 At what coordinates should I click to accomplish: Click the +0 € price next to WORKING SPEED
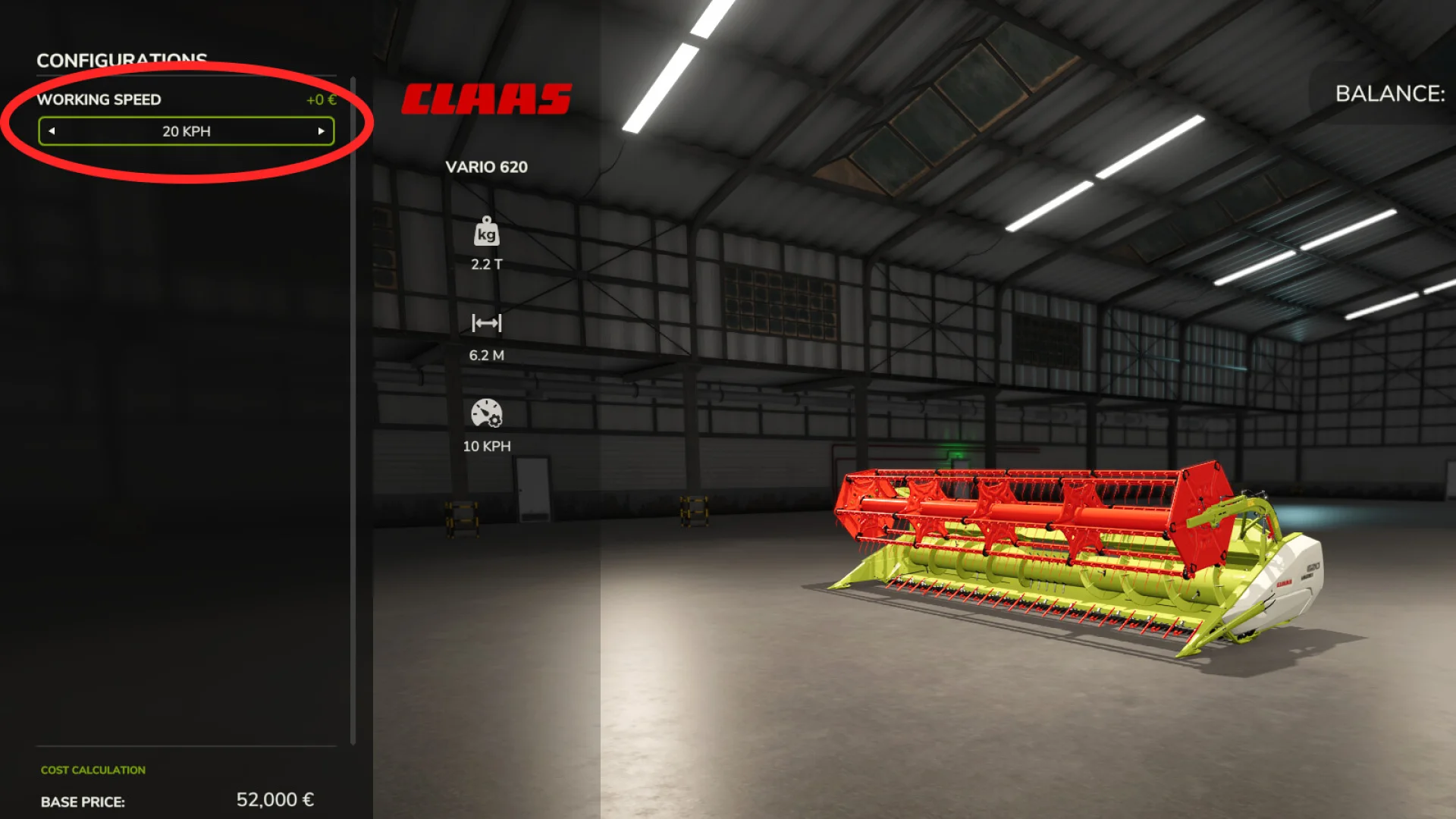[320, 99]
